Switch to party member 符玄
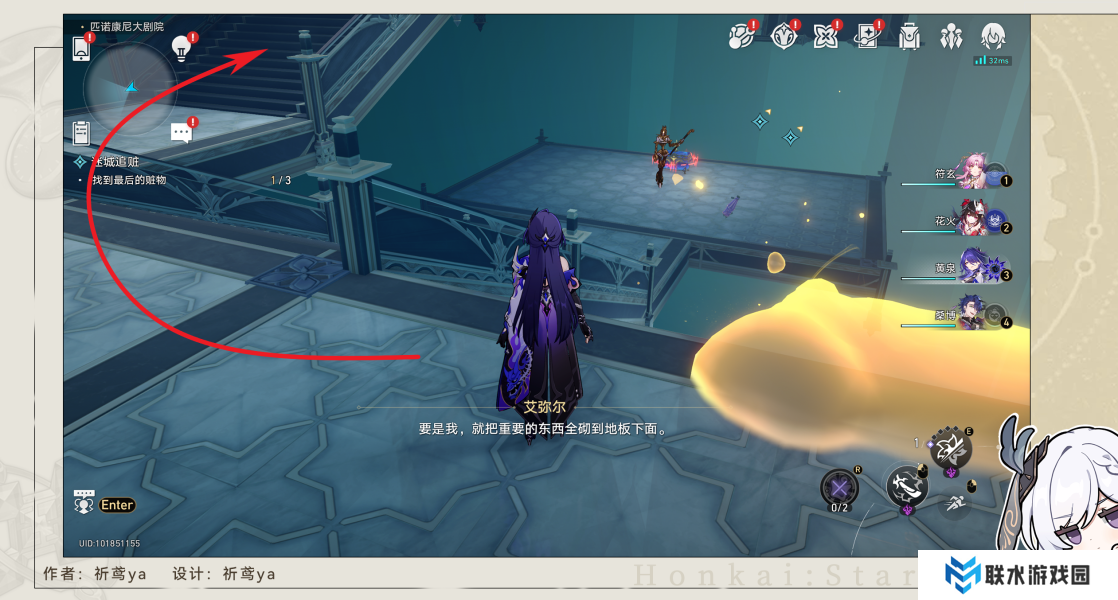This screenshot has height=600, width=1118. (972, 172)
